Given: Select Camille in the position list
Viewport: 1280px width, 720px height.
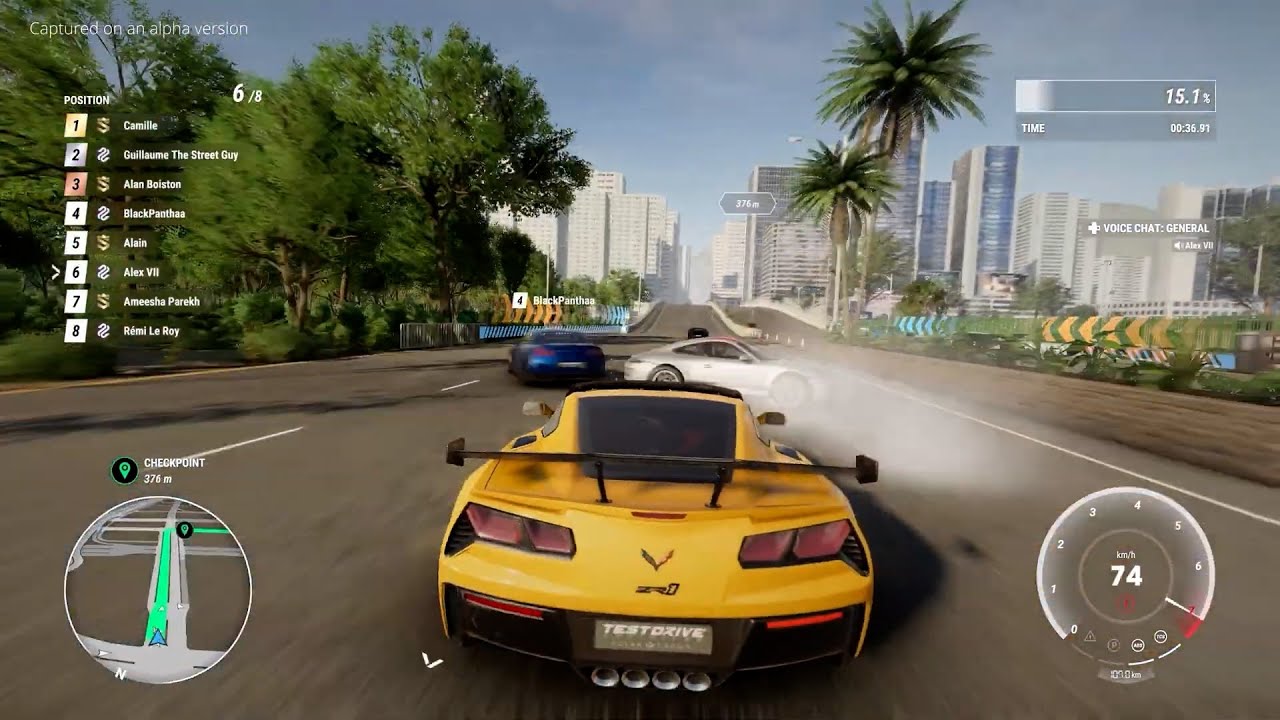Looking at the screenshot, I should [139, 126].
